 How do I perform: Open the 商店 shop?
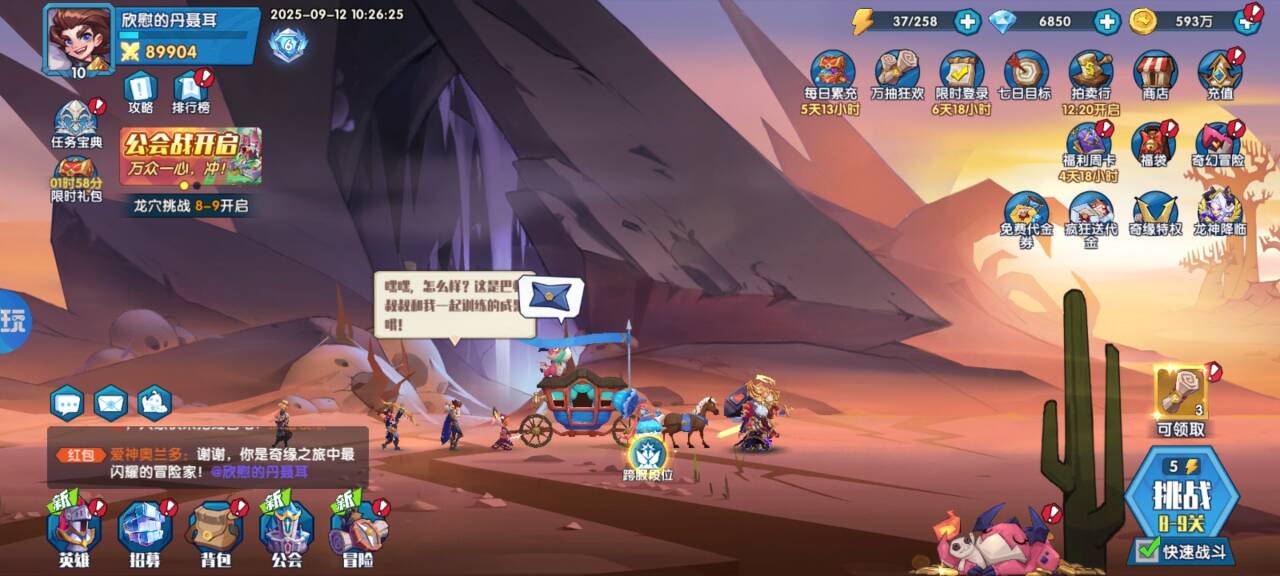pos(1155,75)
